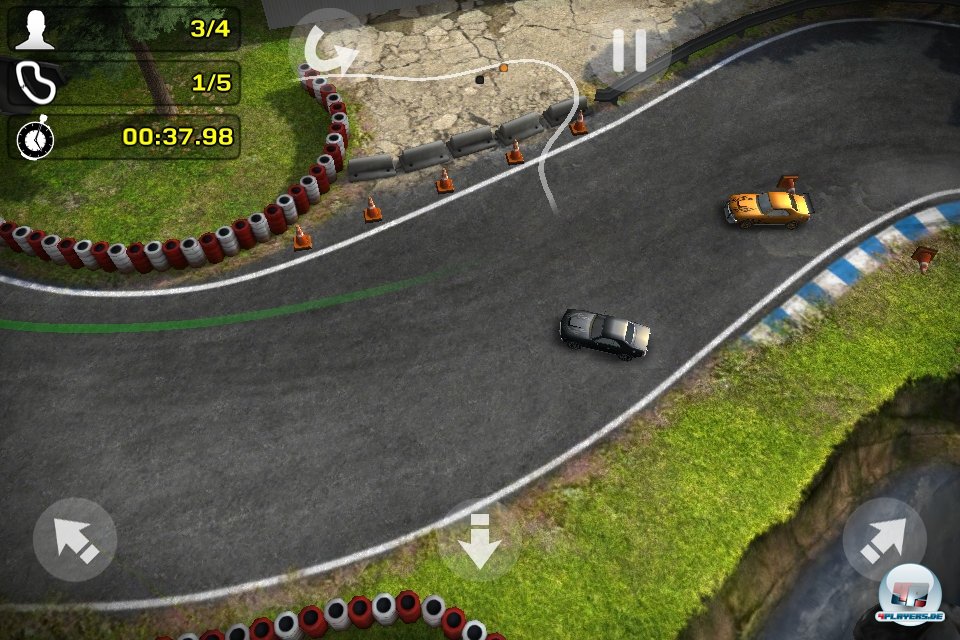960x640 pixels.
Task: Steer right with the right arrow button
Action: point(884,540)
